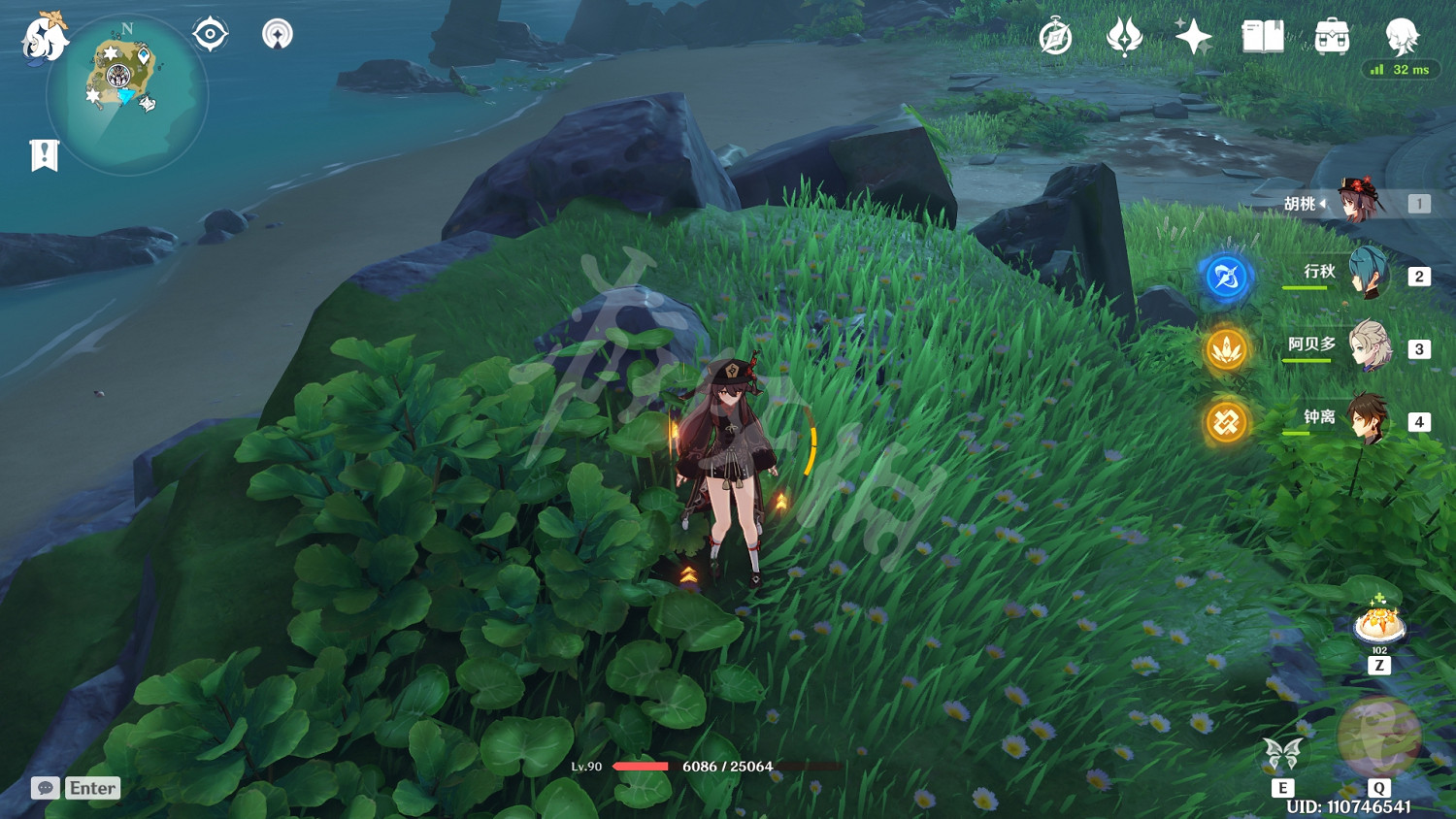Screen dimensions: 1456x819
Task: Open the battle pass icon
Action: [x=1124, y=38]
